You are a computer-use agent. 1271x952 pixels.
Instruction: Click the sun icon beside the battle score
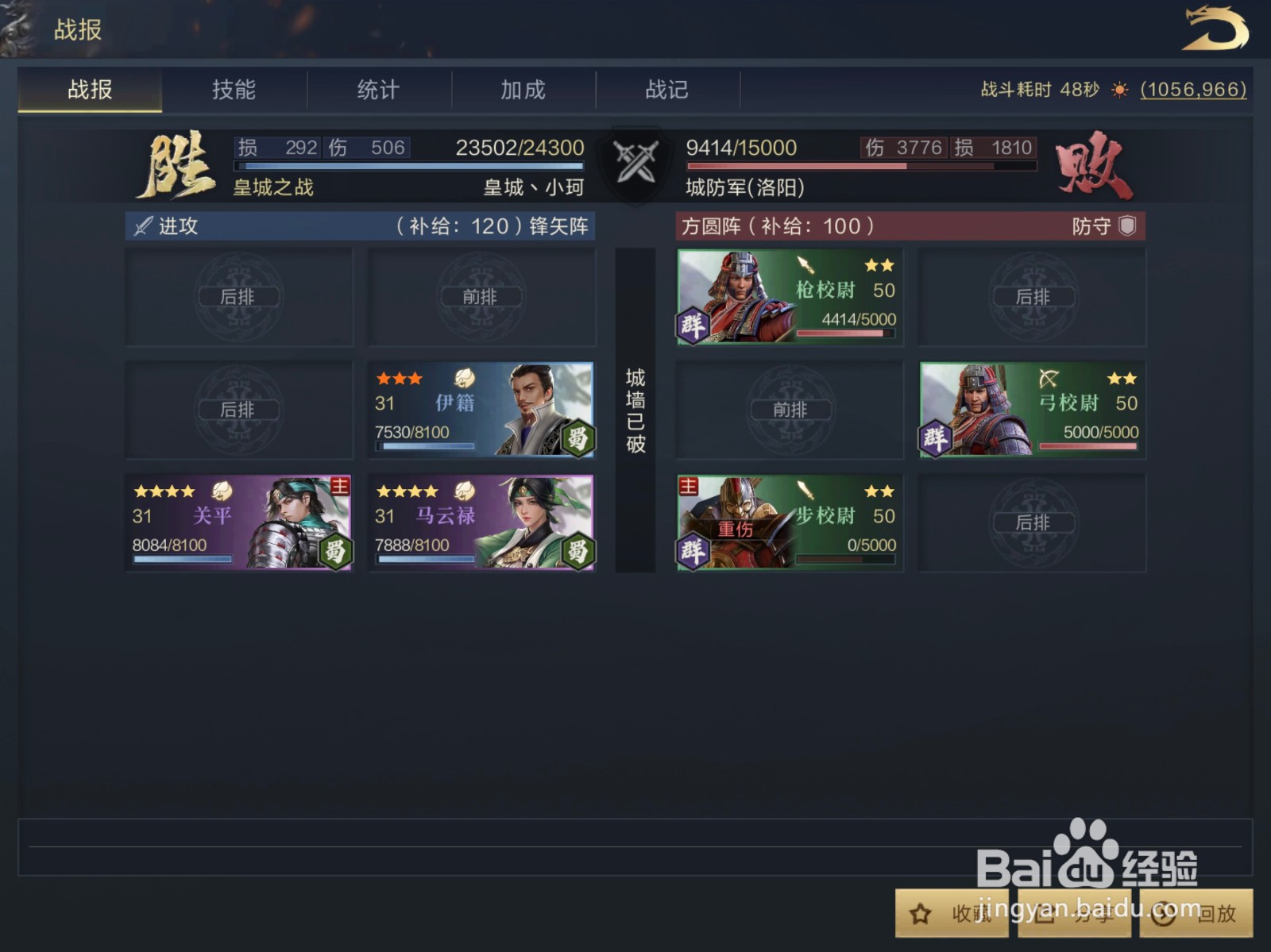[1121, 91]
